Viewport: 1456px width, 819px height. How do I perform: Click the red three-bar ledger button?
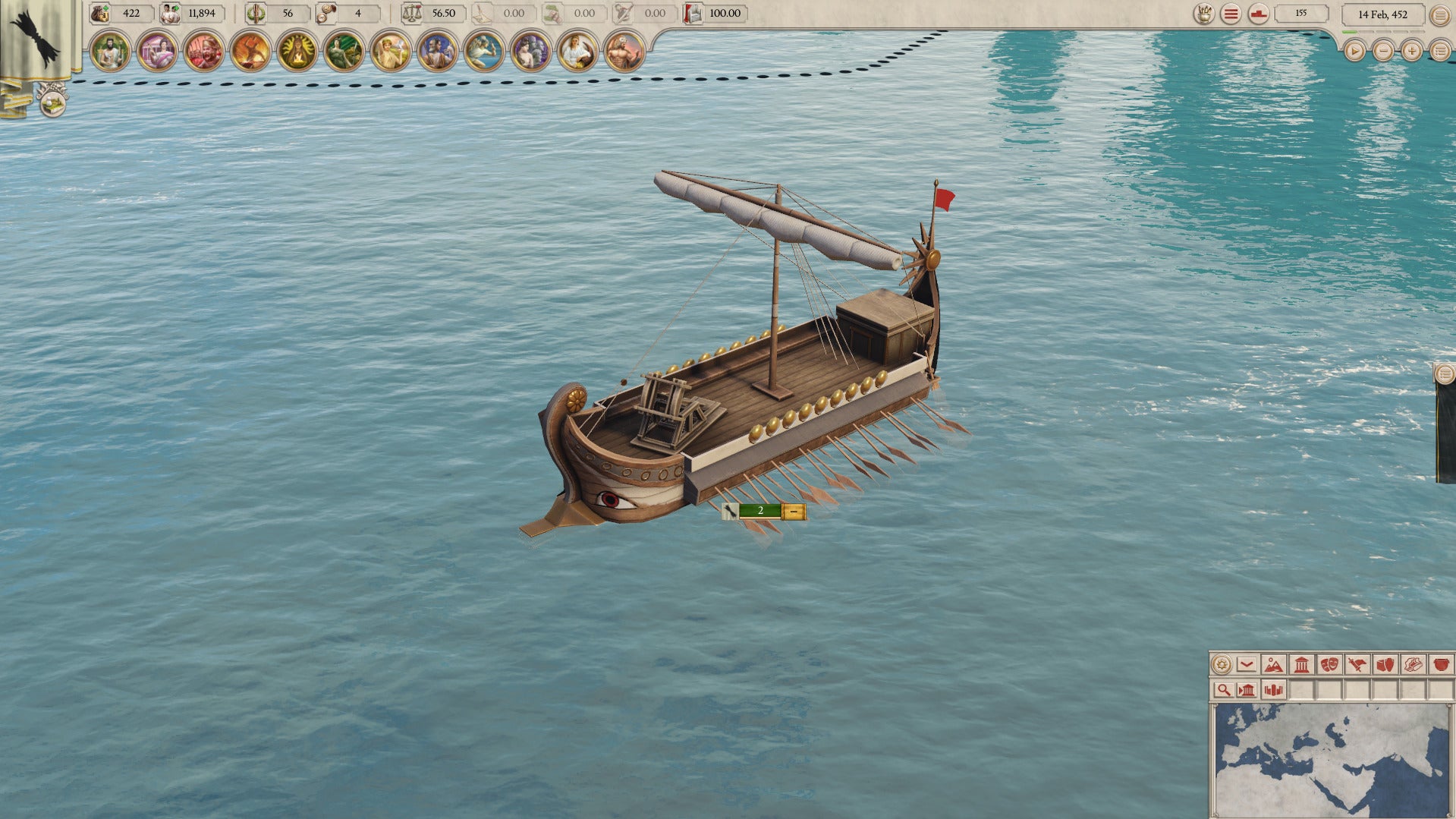[1231, 14]
